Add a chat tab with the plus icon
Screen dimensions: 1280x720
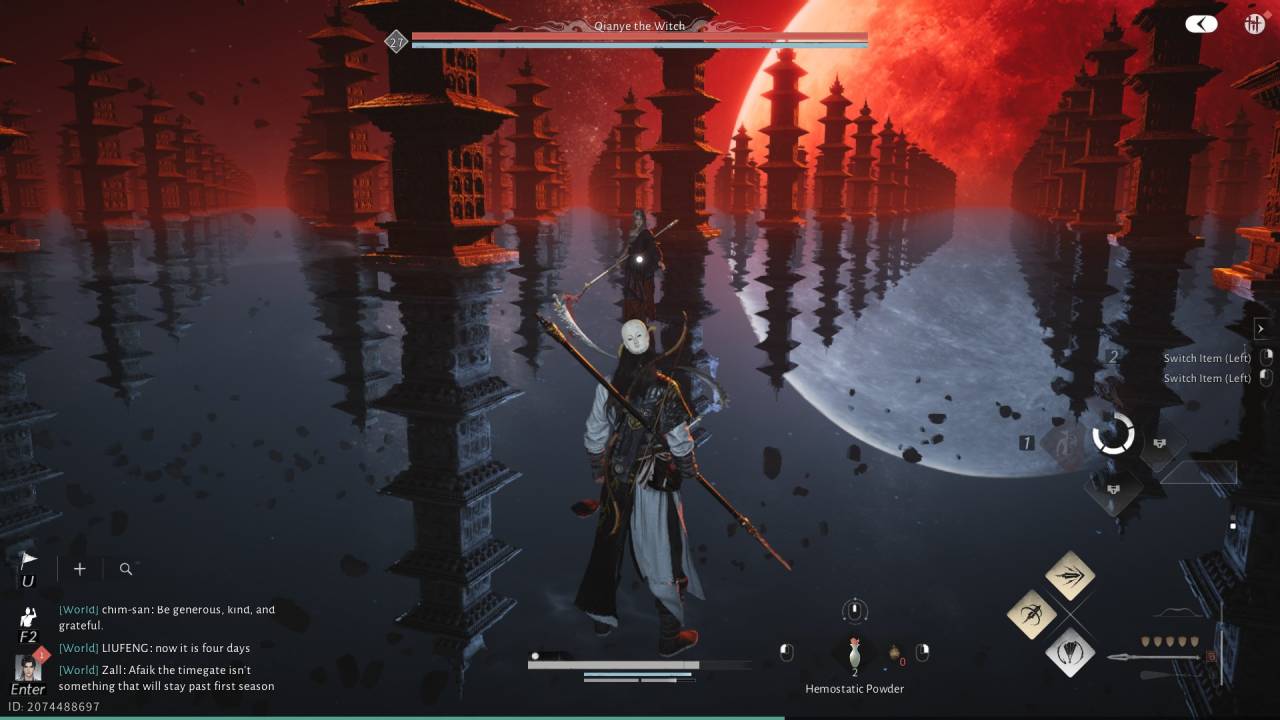coord(80,569)
